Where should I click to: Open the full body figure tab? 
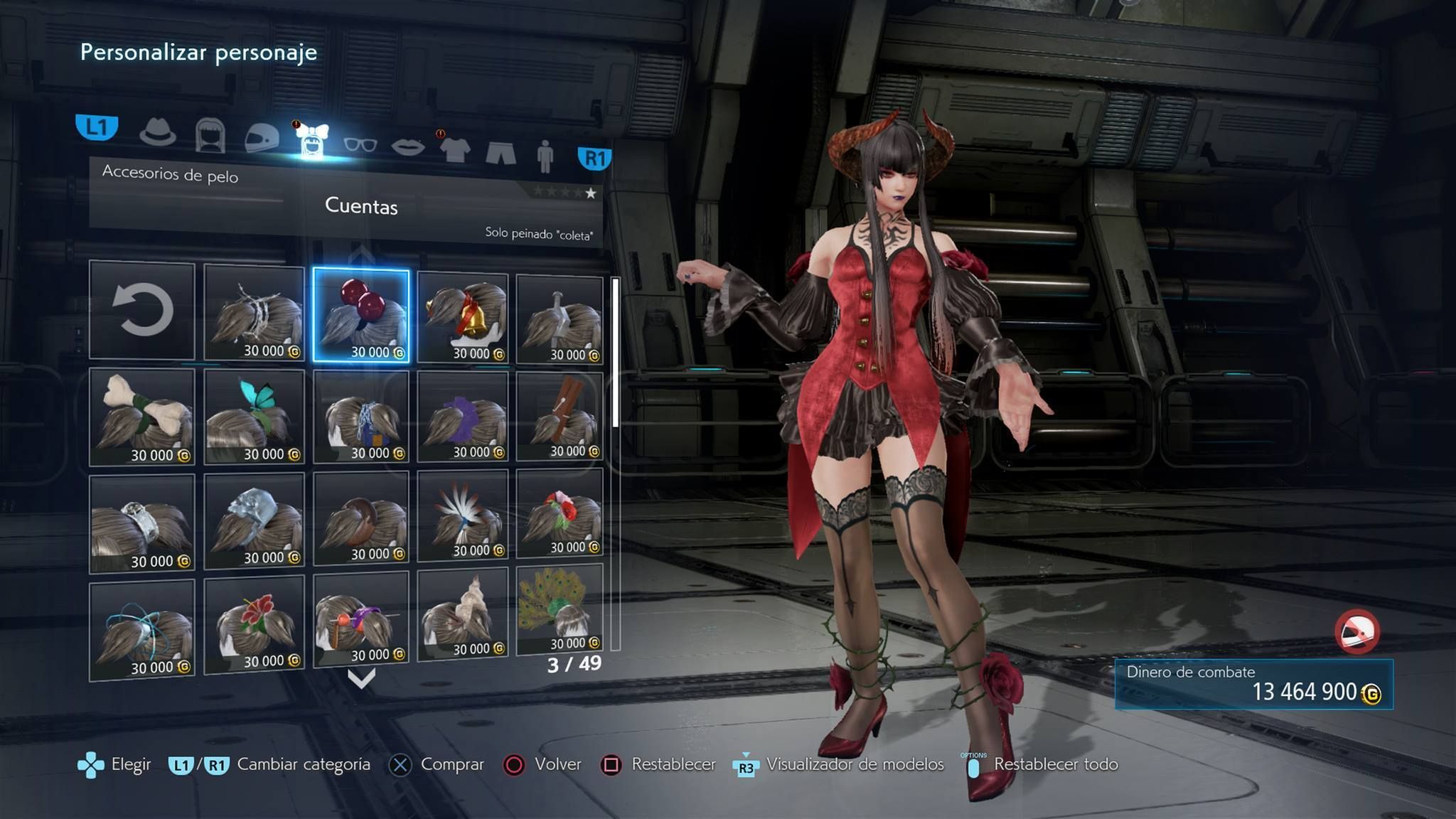click(545, 156)
